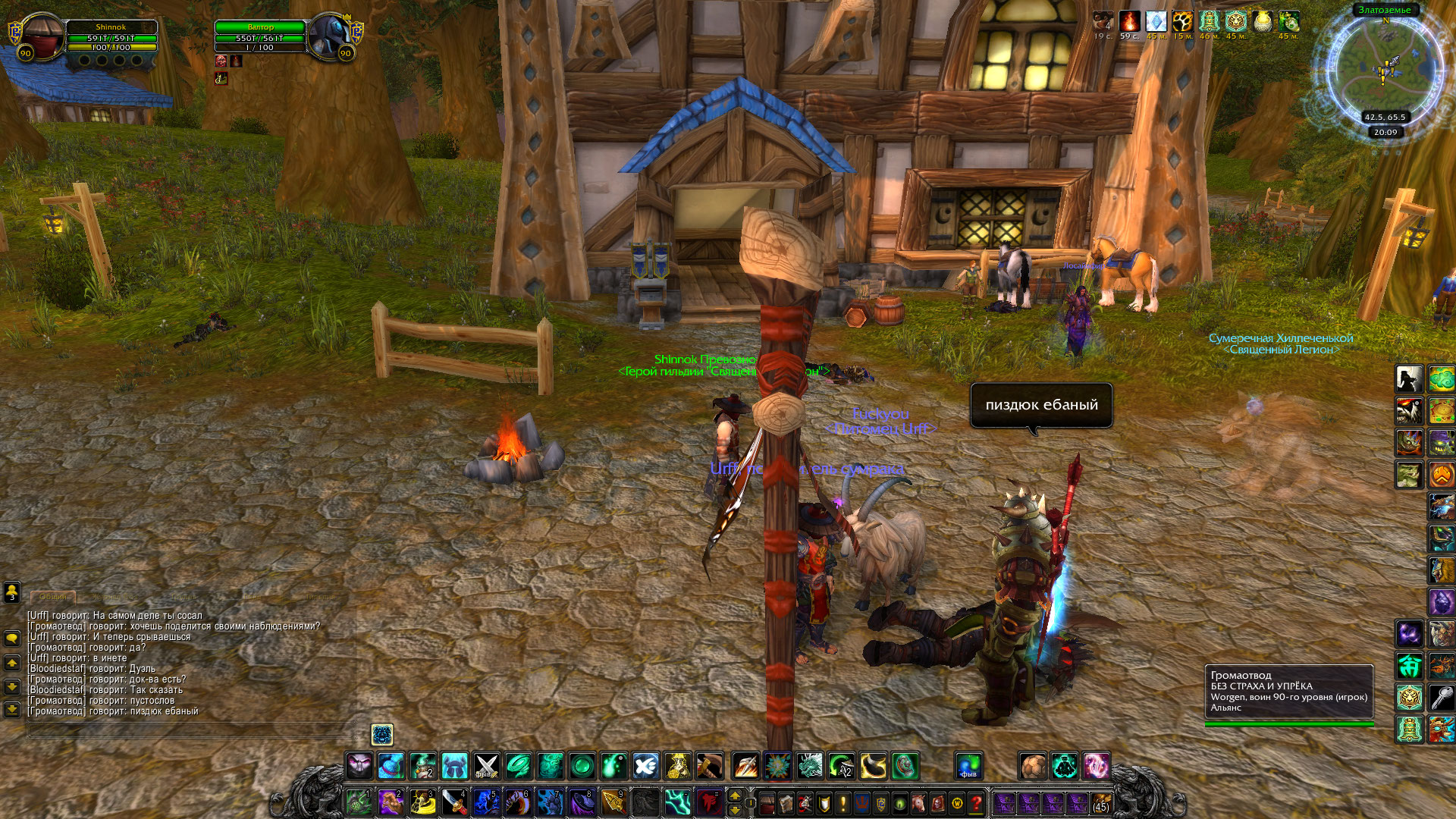This screenshot has height=819, width=1456.
Task: Select the Общий chat tab
Action: (x=53, y=597)
